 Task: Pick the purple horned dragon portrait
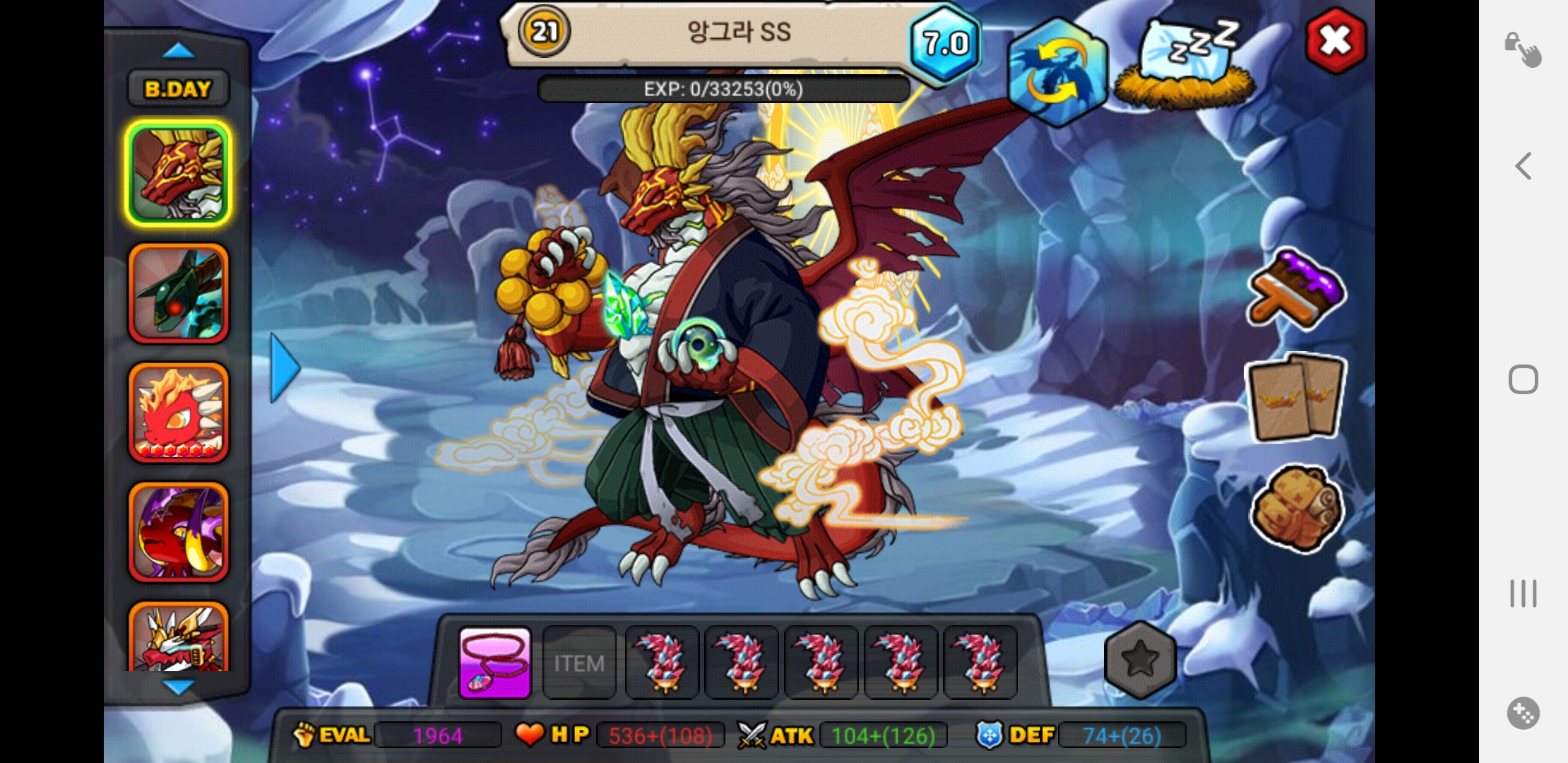[179, 532]
